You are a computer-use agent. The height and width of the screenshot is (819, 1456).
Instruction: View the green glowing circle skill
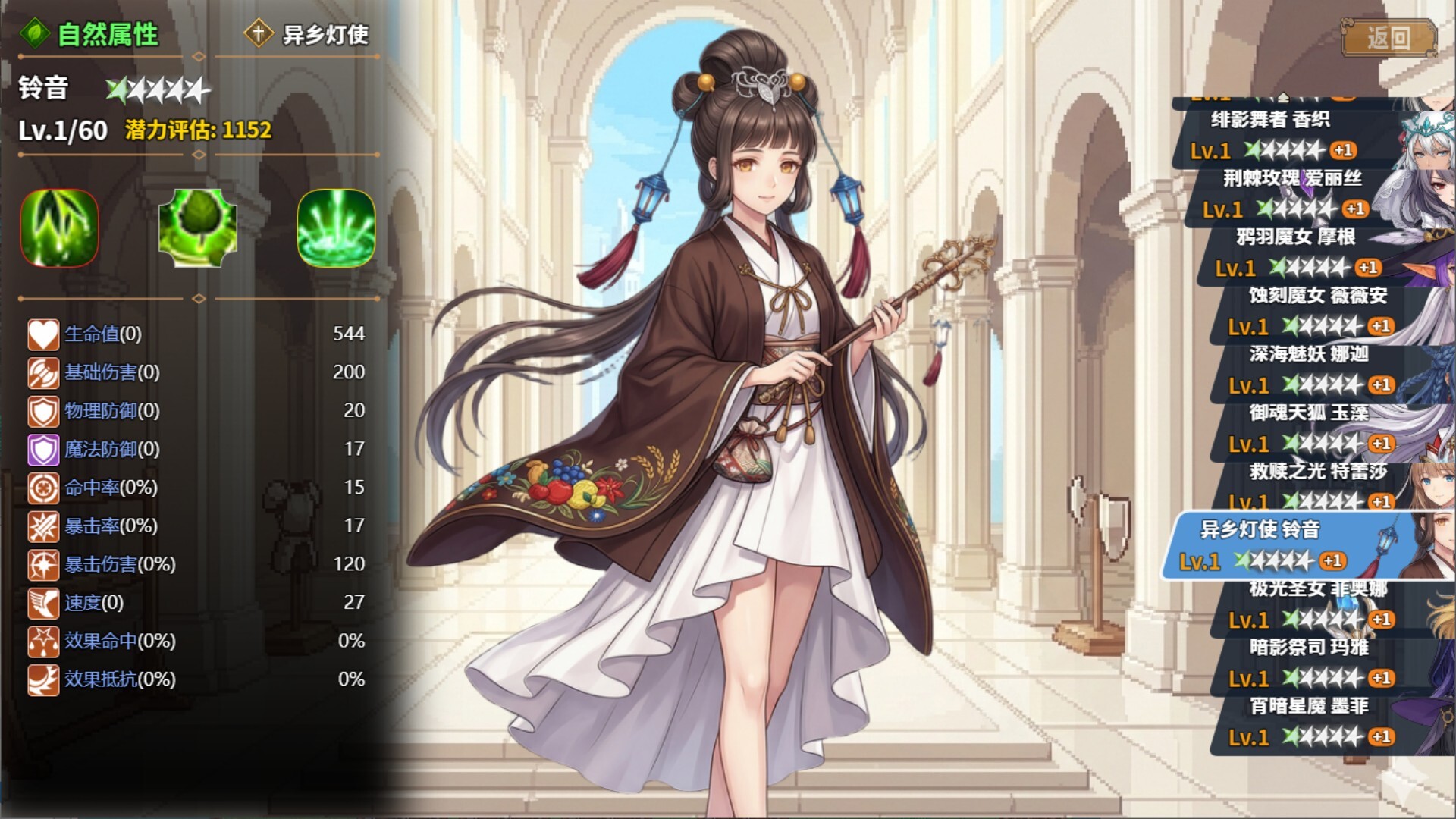click(336, 227)
